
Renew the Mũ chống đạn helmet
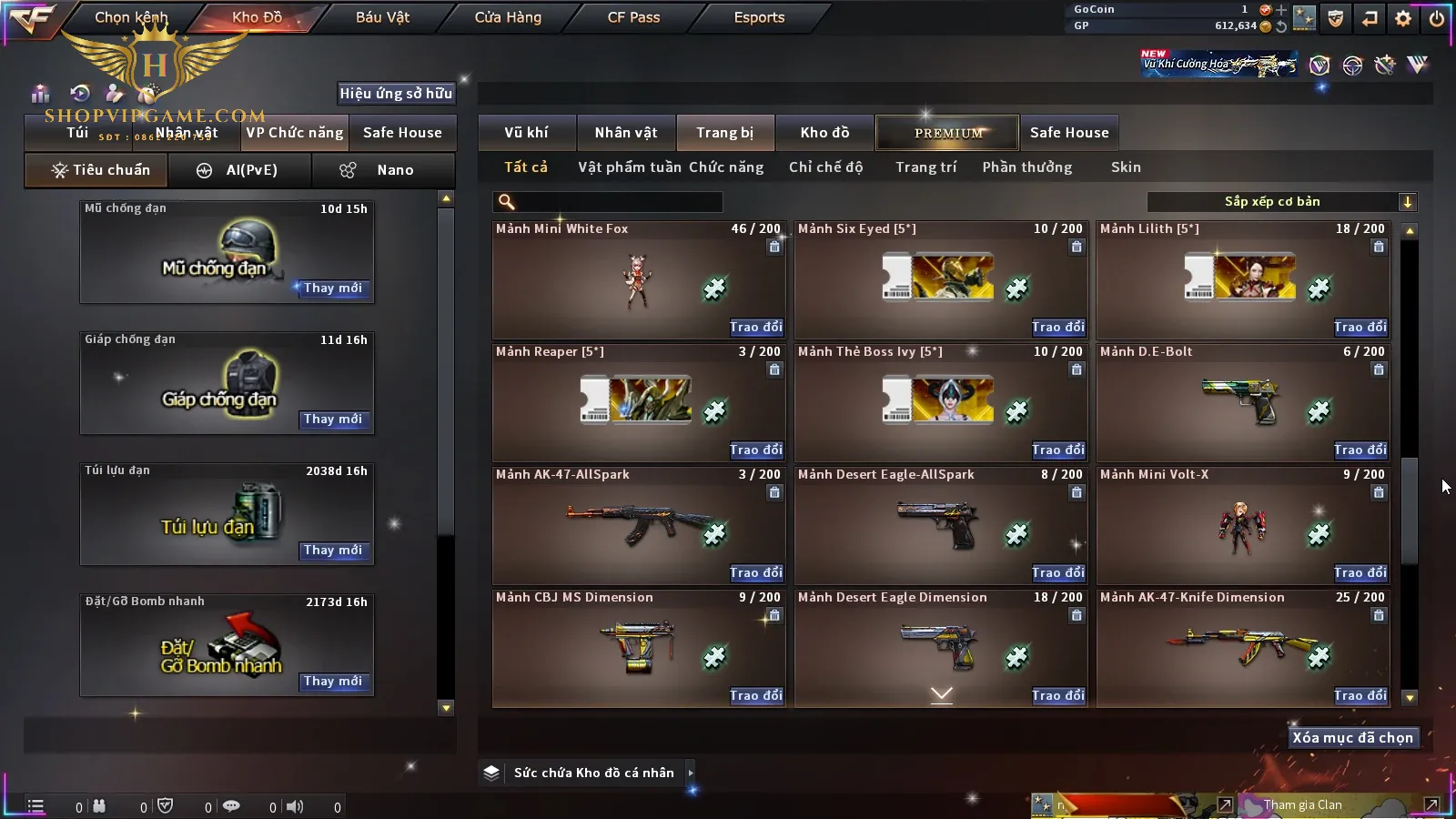[x=333, y=288]
